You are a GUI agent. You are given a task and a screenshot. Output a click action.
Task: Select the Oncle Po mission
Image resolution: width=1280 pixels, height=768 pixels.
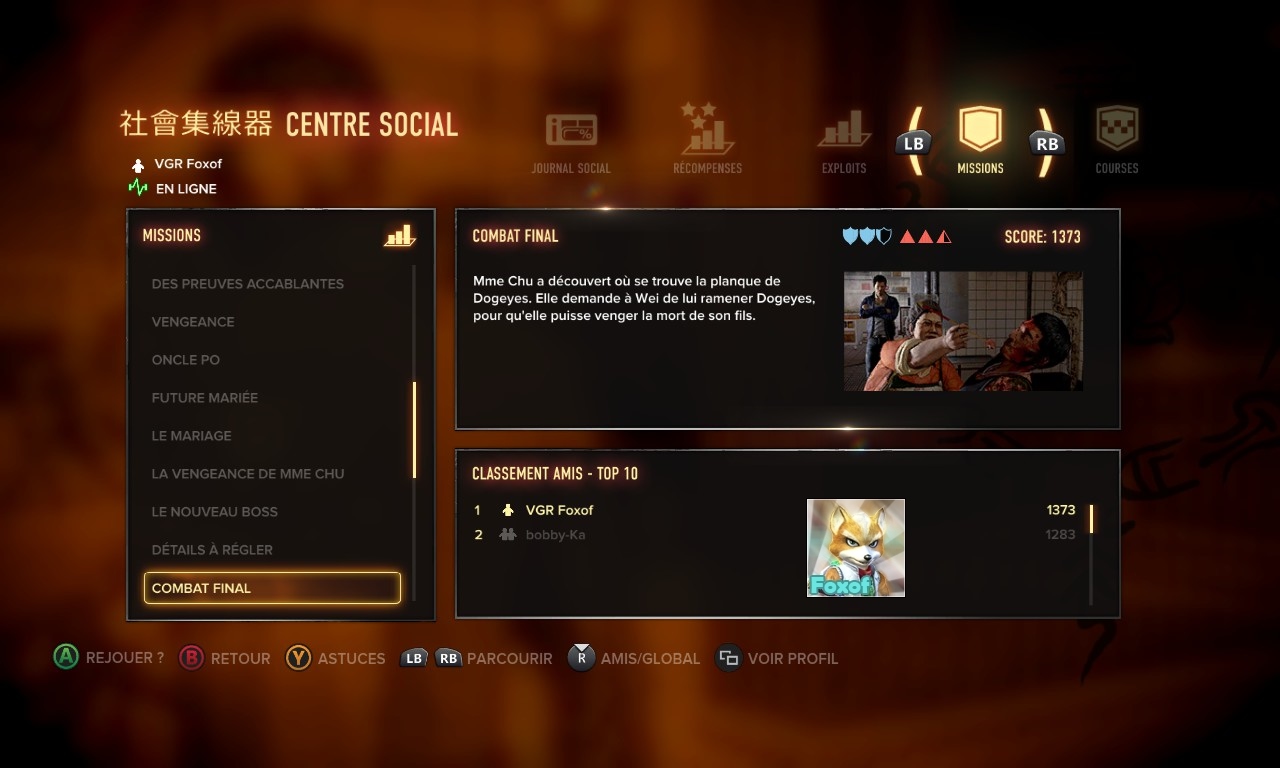pyautogui.click(x=186, y=360)
